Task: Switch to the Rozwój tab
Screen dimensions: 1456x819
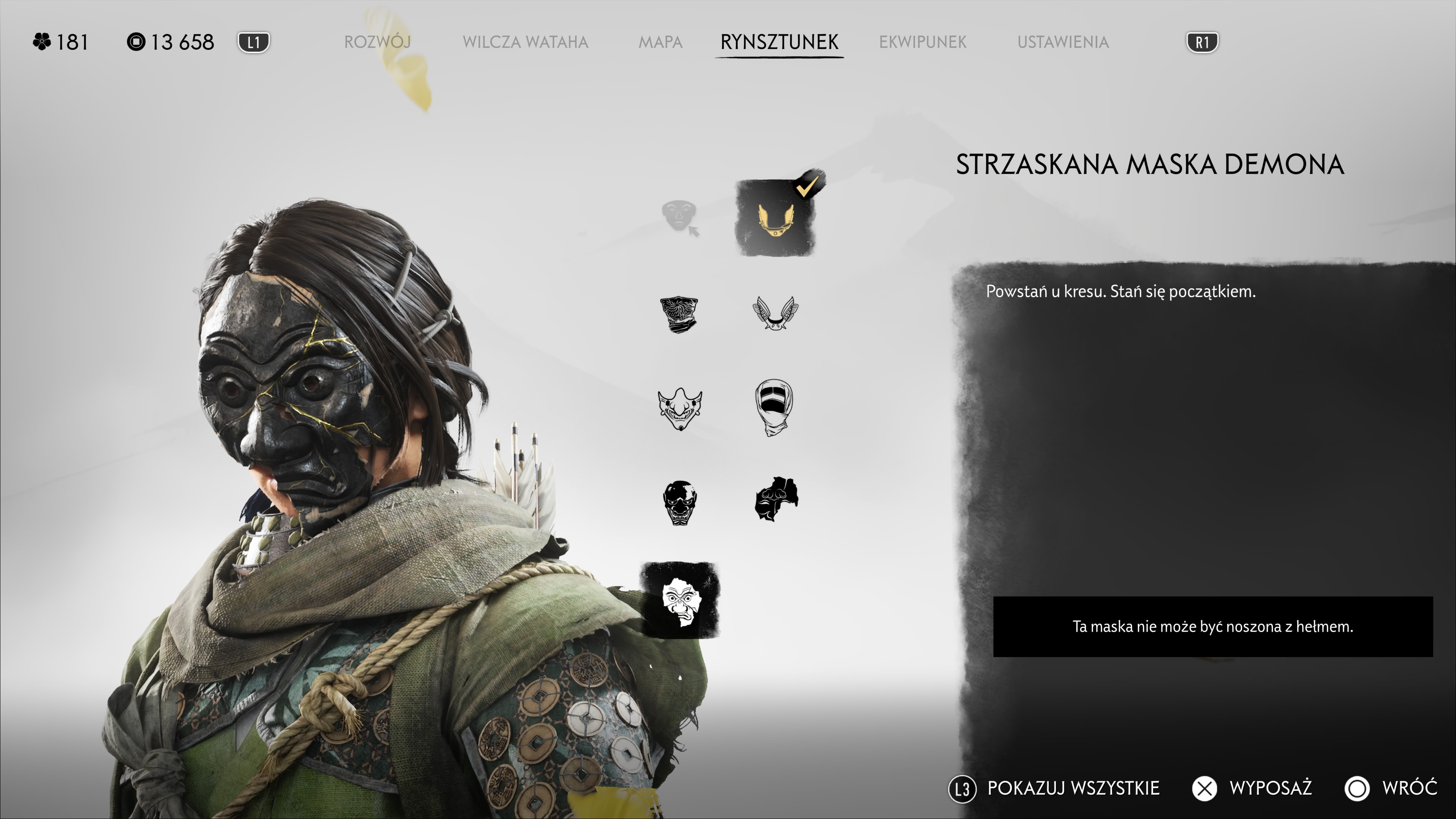Action: (x=377, y=42)
